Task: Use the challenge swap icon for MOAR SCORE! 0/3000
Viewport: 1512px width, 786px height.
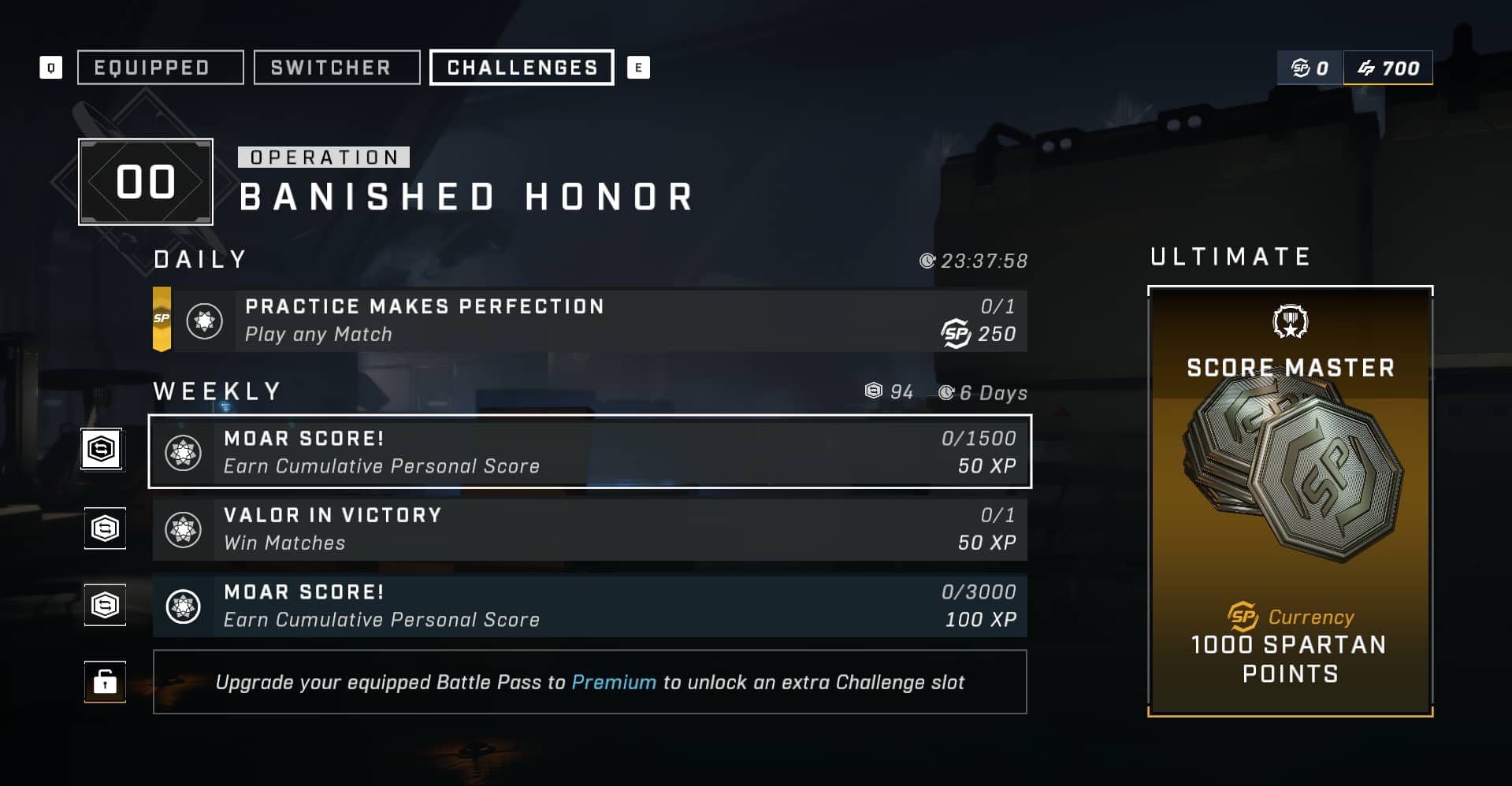Action: click(104, 605)
